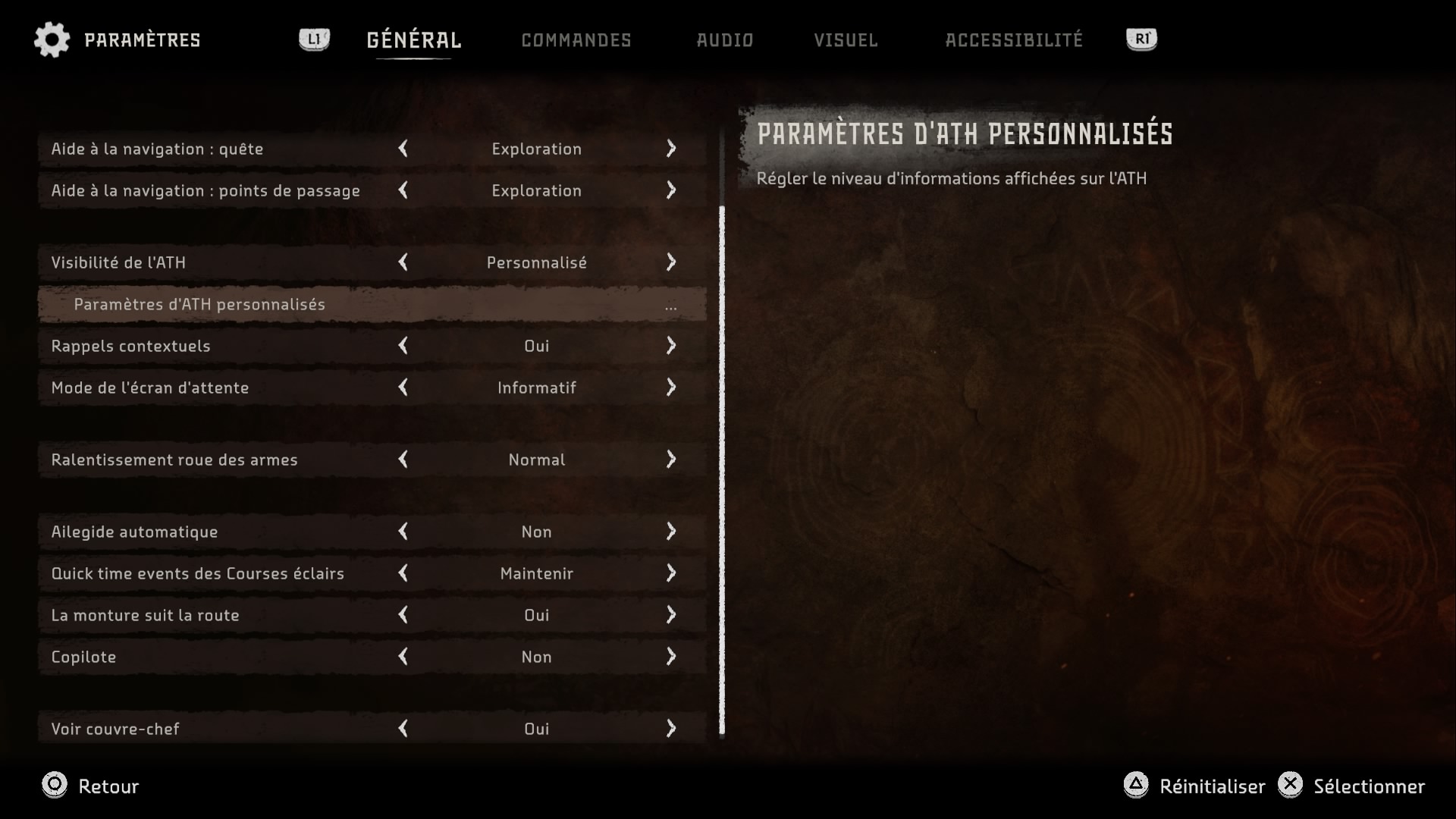Click left arrow for navigation points de passage
Image resolution: width=1456 pixels, height=819 pixels.
(403, 190)
